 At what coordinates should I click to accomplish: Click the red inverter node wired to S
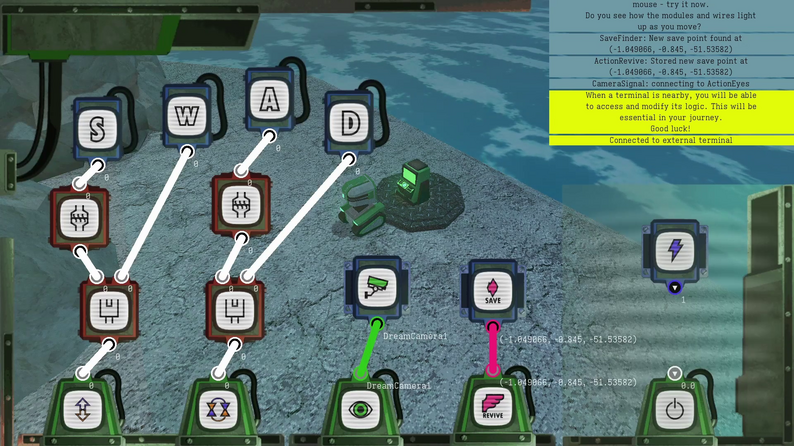click(79, 216)
